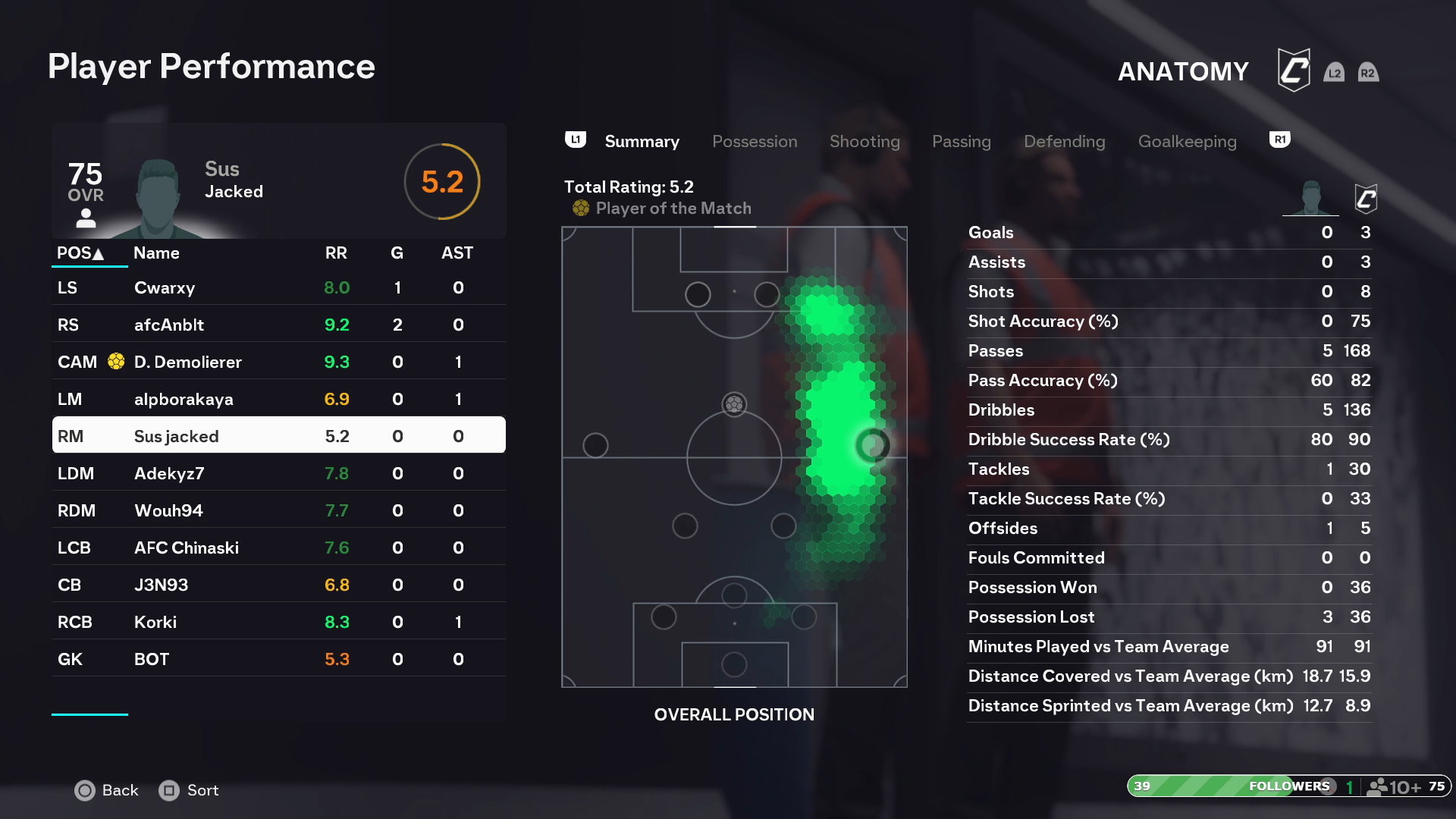Sort players by the POS column
The height and width of the screenshot is (819, 1456).
[x=80, y=253]
